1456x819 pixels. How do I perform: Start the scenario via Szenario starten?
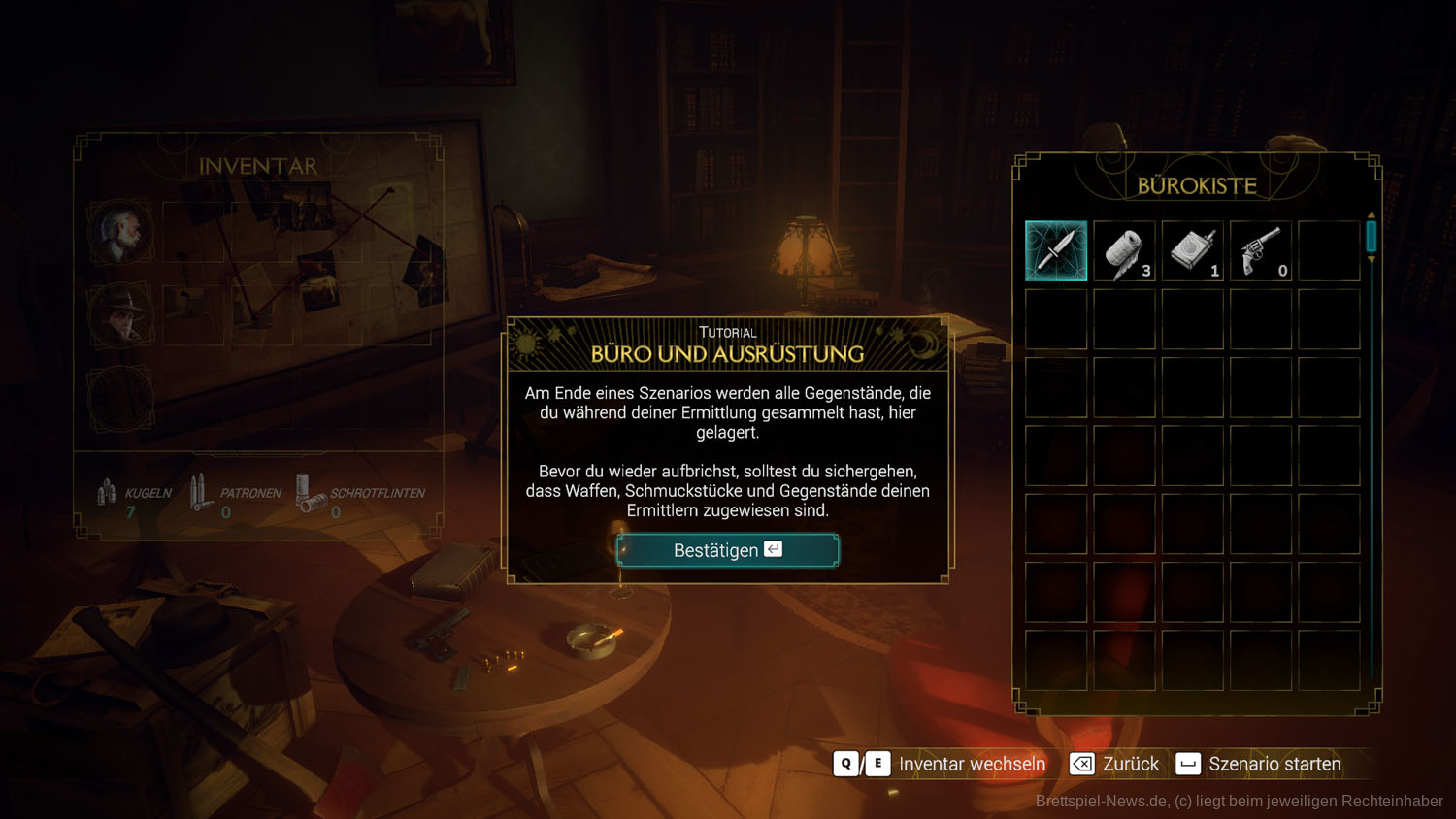(1274, 764)
